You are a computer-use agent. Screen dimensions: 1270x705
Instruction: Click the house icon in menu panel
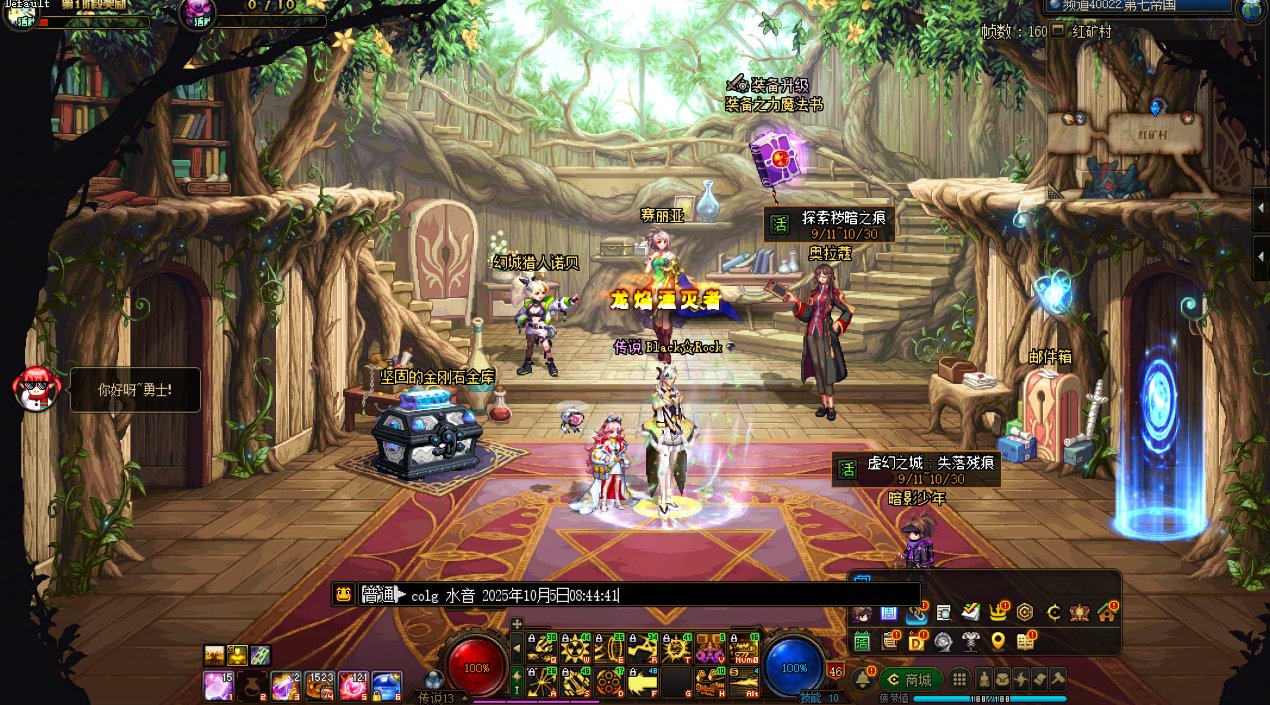pos(1105,612)
